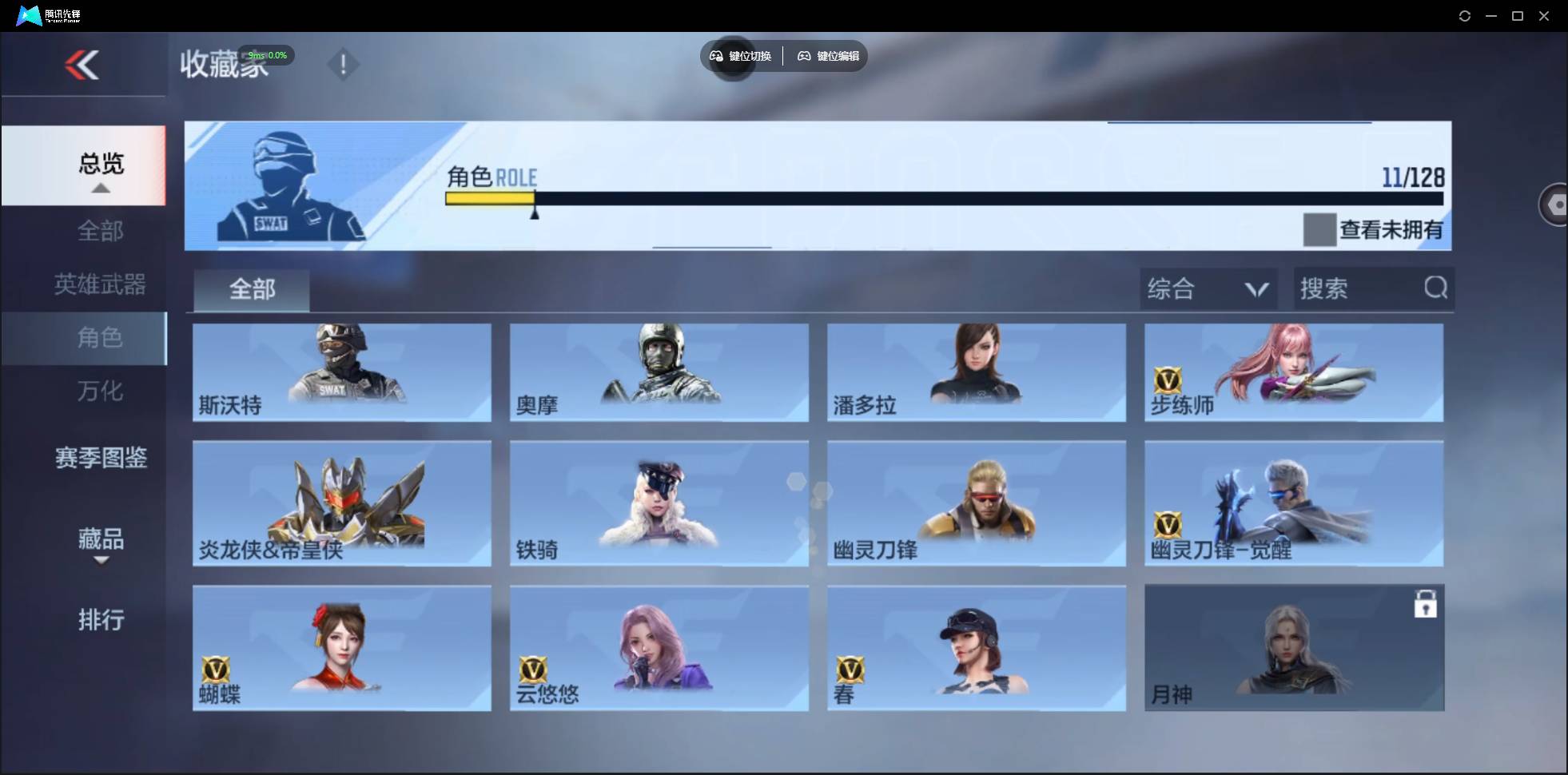Click the marker on the 11/128 progress bar
The height and width of the screenshot is (775, 1568).
535,213
